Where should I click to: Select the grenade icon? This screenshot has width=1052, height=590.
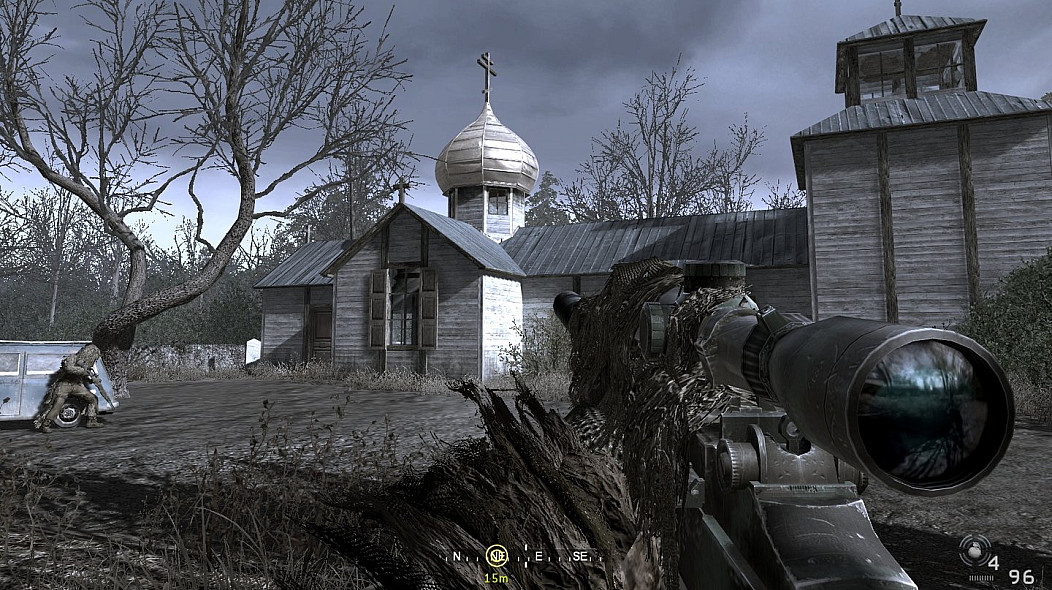pyautogui.click(x=971, y=548)
